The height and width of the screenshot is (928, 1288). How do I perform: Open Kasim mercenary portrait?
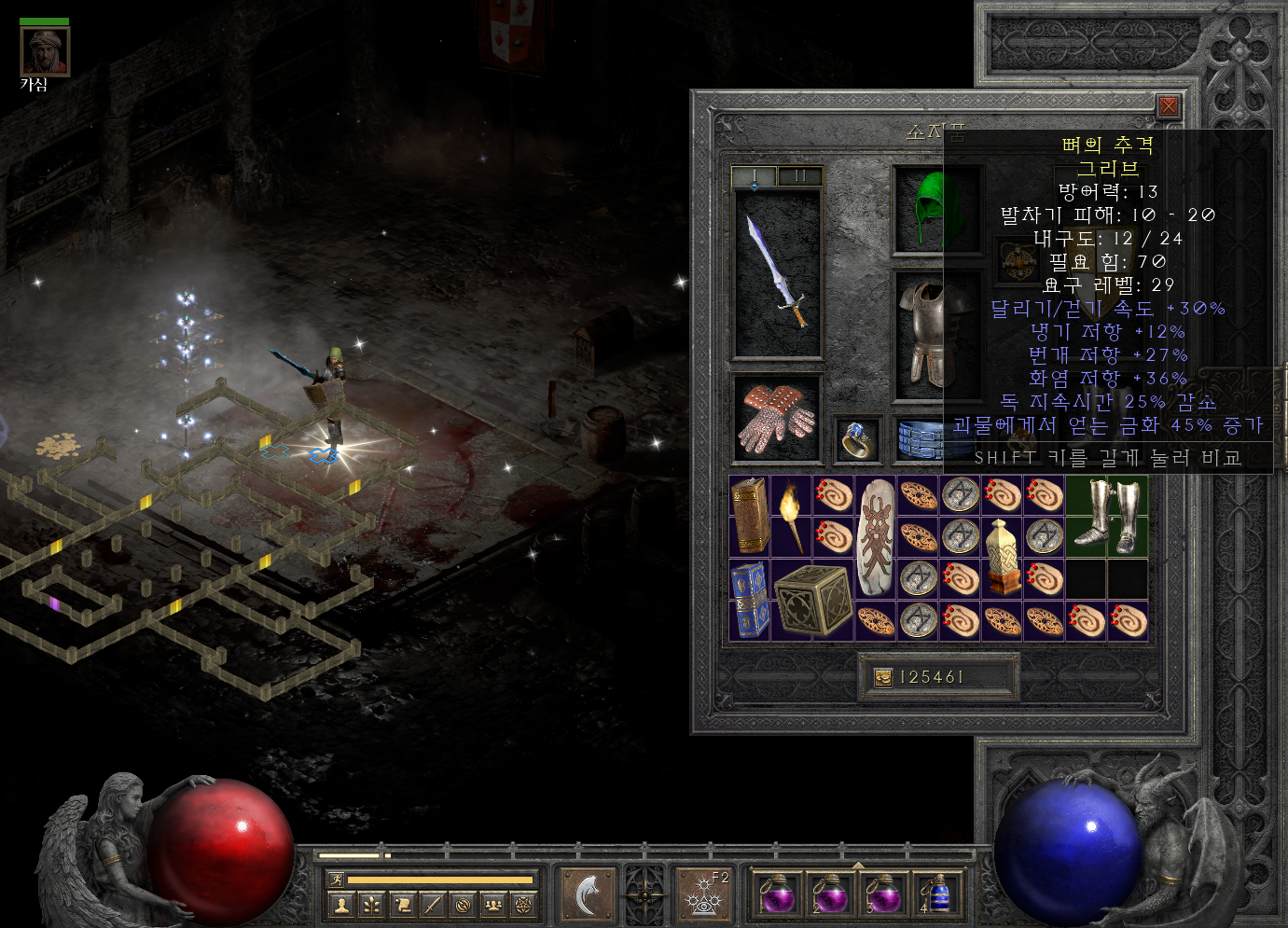coord(45,52)
